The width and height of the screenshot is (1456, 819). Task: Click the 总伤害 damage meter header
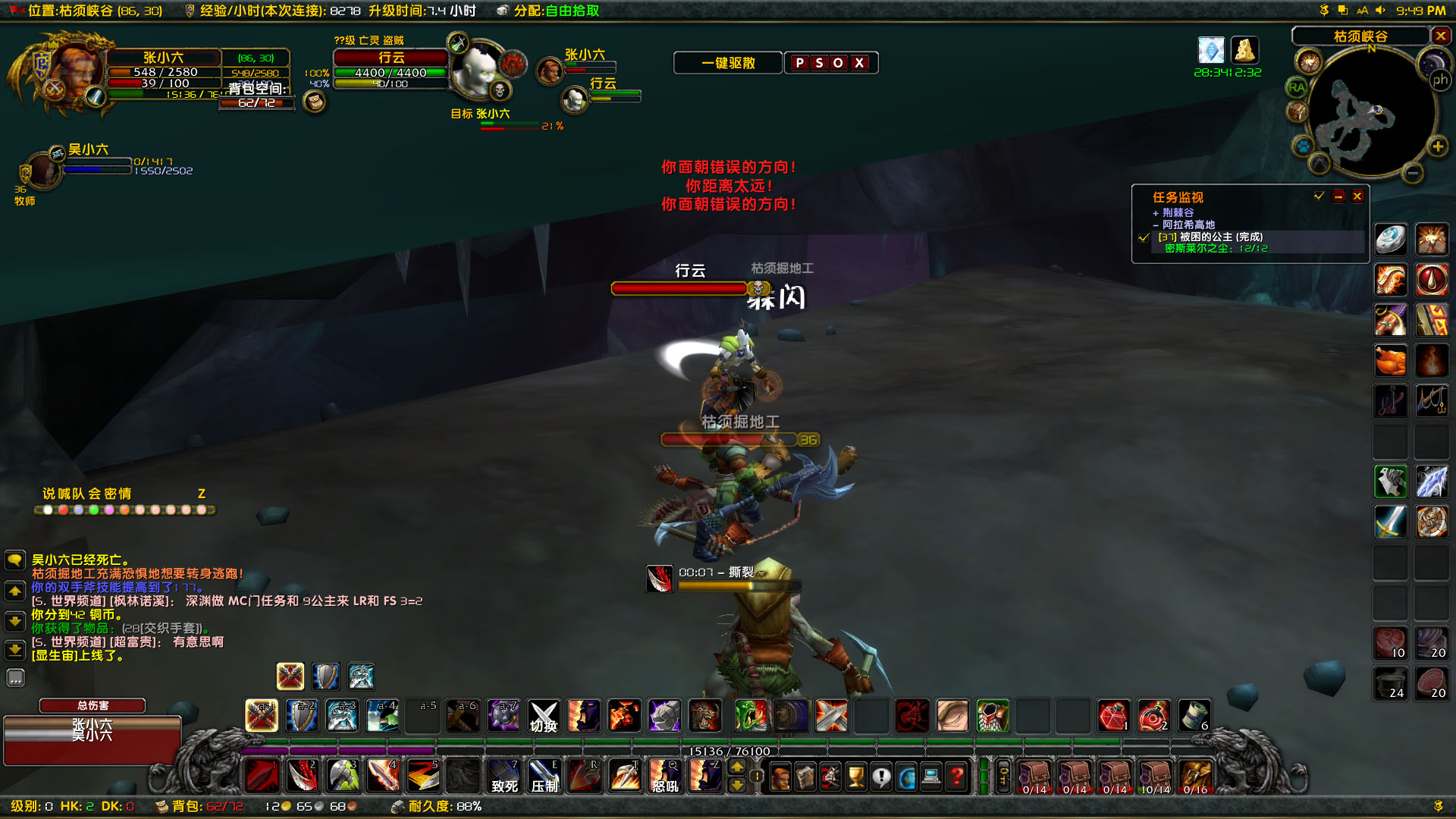coord(92,705)
